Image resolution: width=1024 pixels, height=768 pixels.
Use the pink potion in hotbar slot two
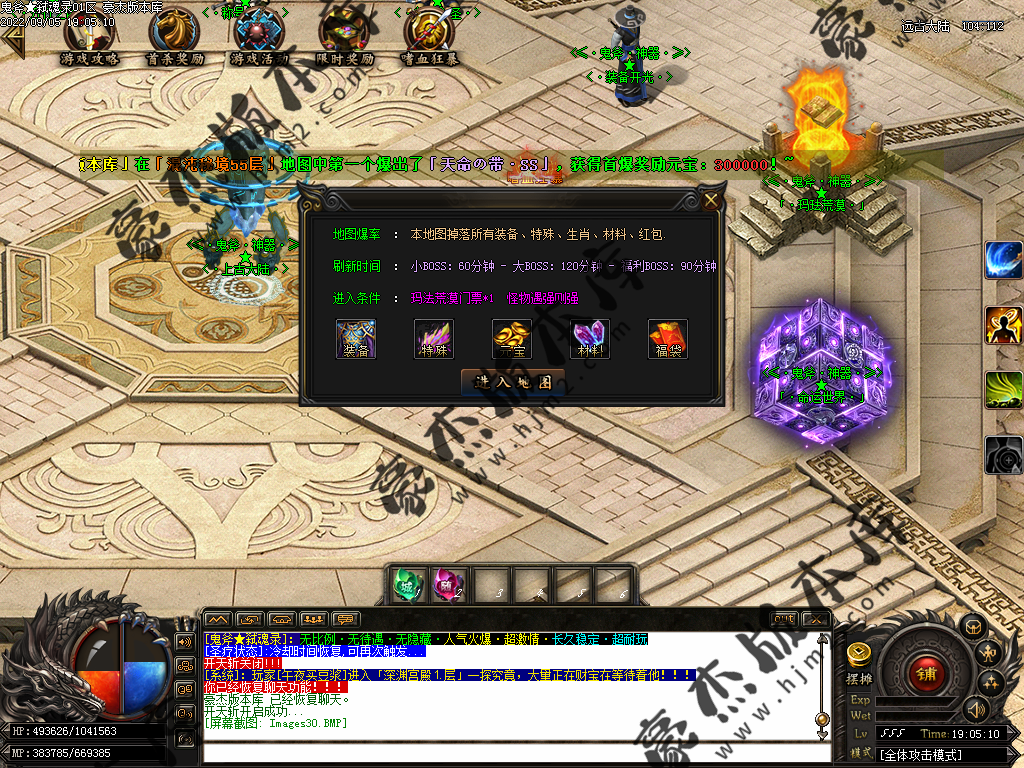tap(447, 585)
